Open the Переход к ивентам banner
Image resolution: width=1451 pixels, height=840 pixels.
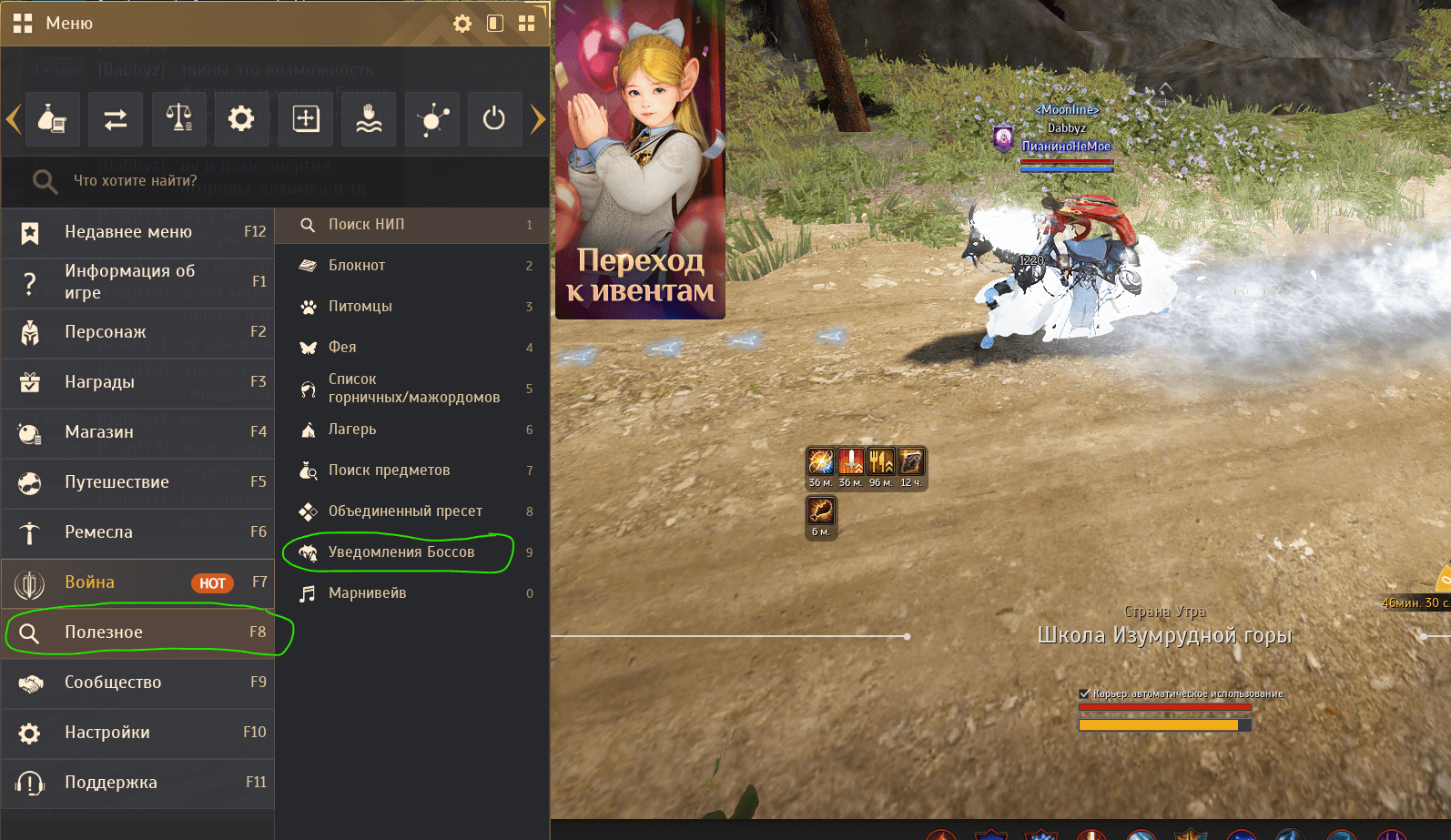coord(640,160)
